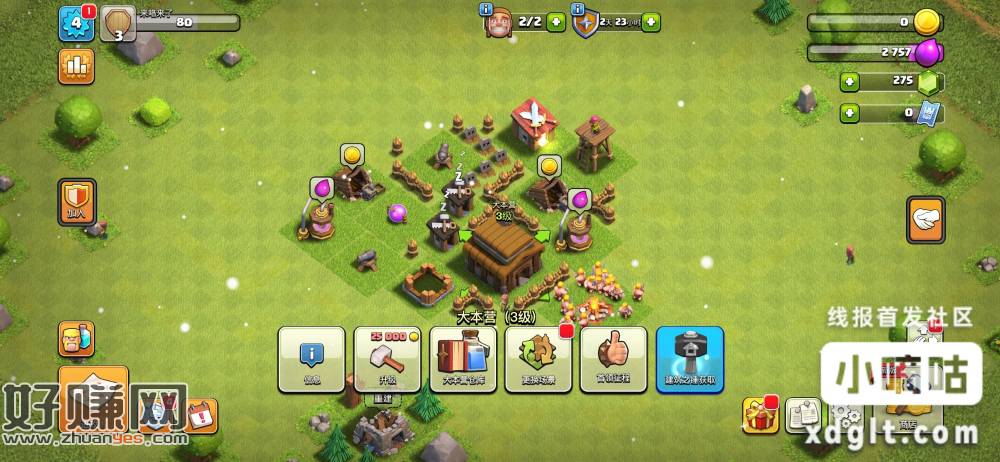Screen dimensions: 1000x462
Task: Click the thumbs-up fist button
Action: 613,358
